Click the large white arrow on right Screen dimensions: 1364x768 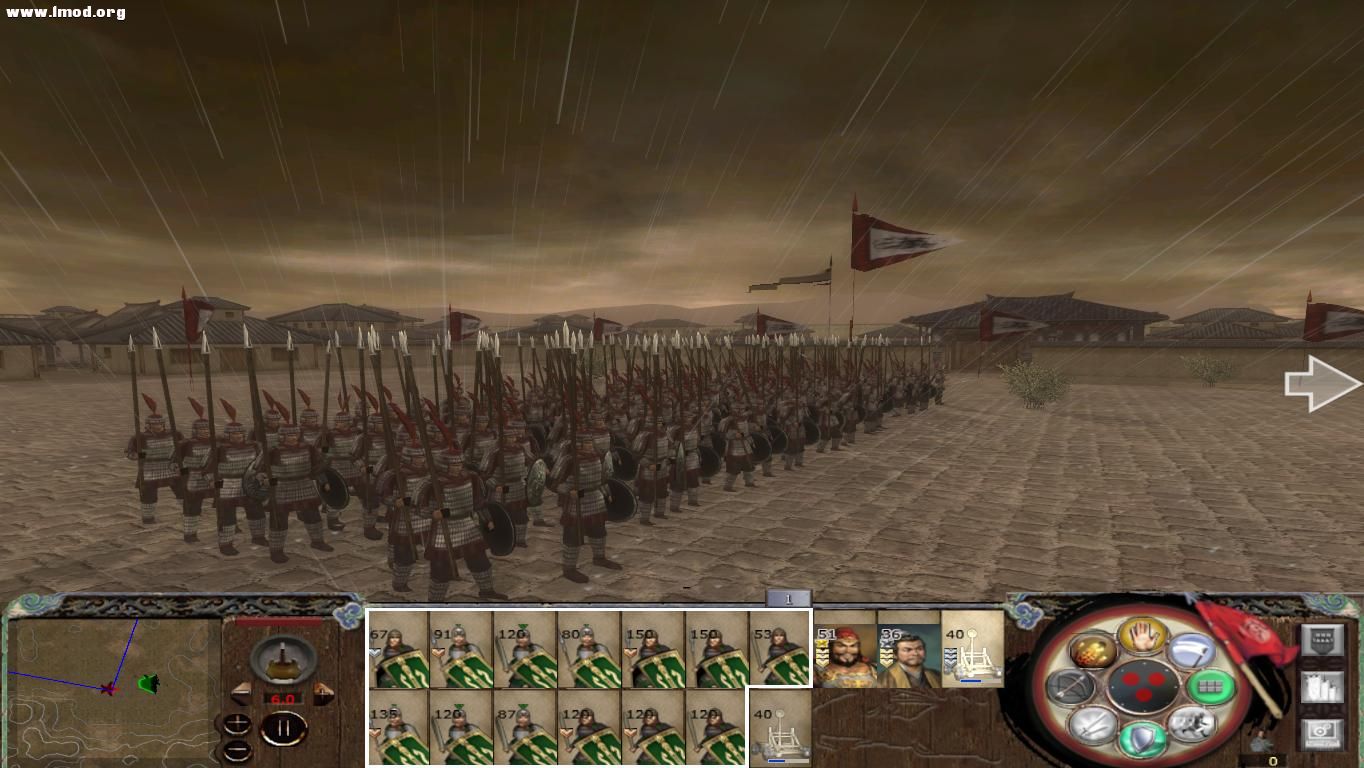point(1320,383)
